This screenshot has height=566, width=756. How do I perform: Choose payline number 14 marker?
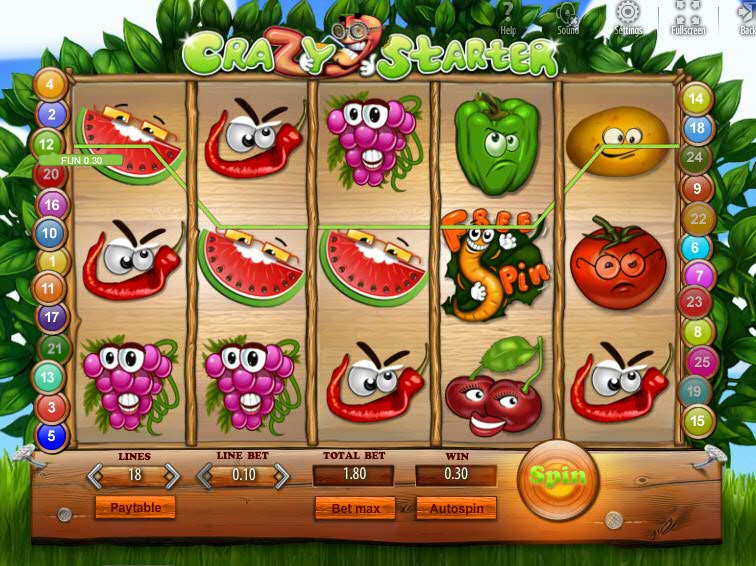point(696,99)
